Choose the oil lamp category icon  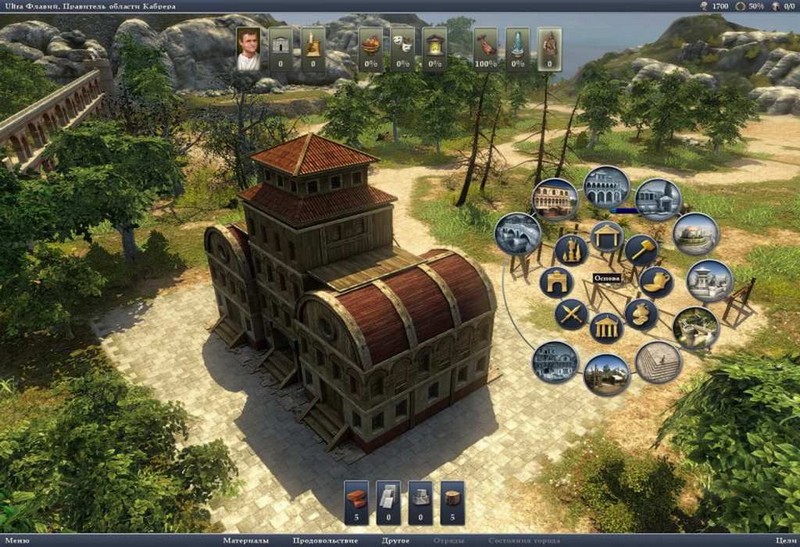point(655,281)
